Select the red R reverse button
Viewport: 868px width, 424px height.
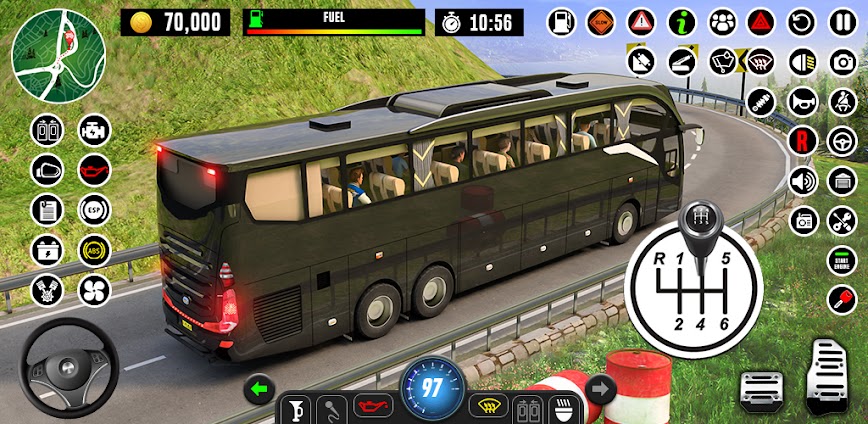pyautogui.click(x=802, y=141)
